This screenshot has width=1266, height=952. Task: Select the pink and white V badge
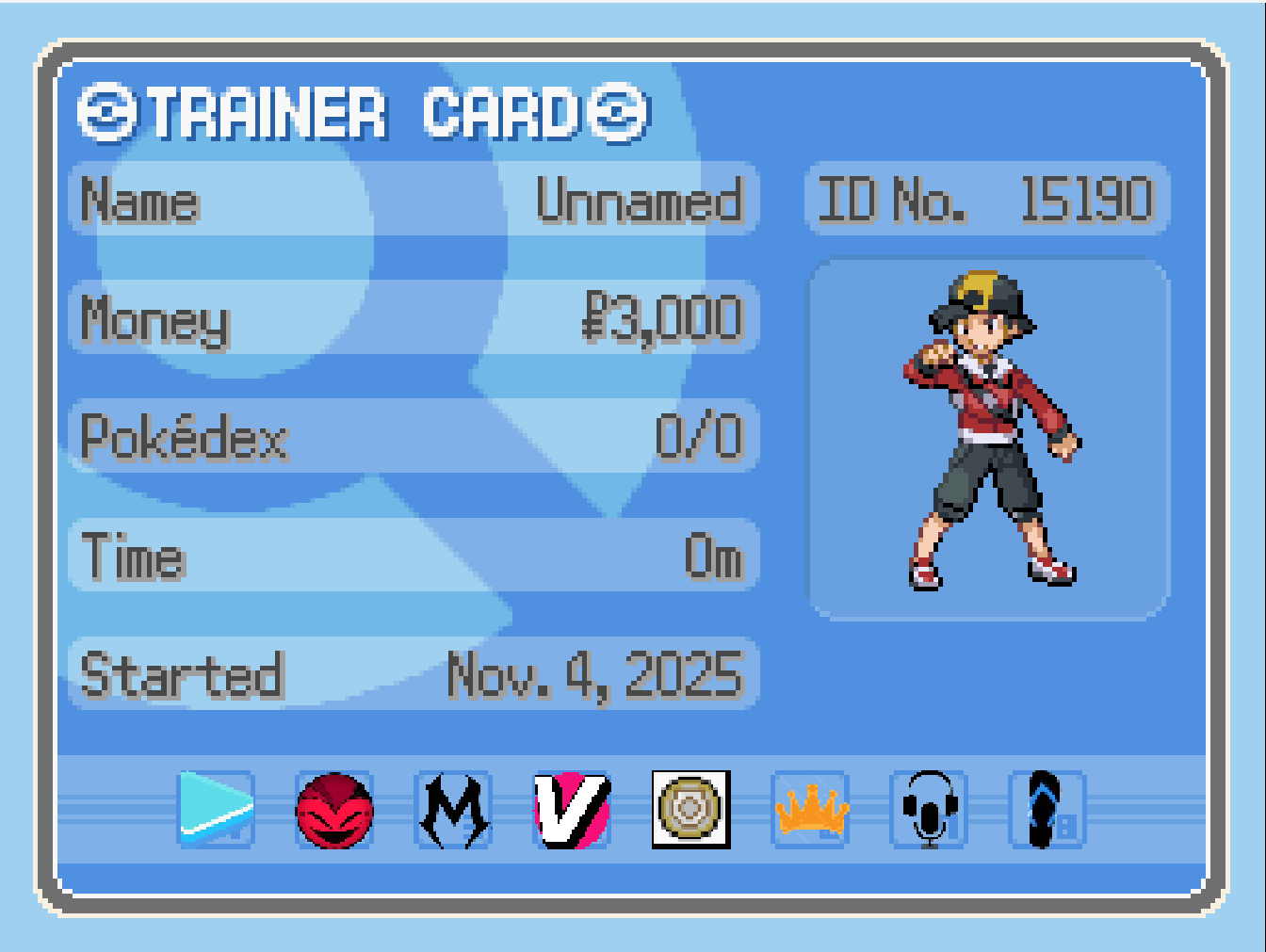pos(573,810)
